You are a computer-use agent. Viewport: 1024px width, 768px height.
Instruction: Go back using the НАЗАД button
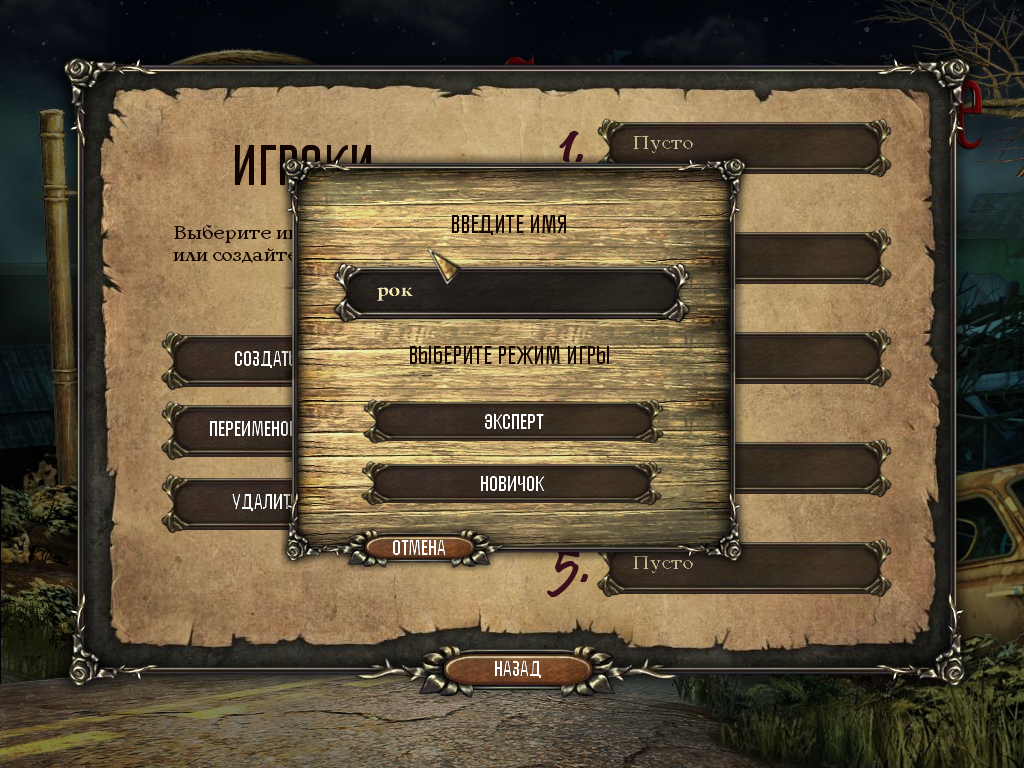point(516,669)
